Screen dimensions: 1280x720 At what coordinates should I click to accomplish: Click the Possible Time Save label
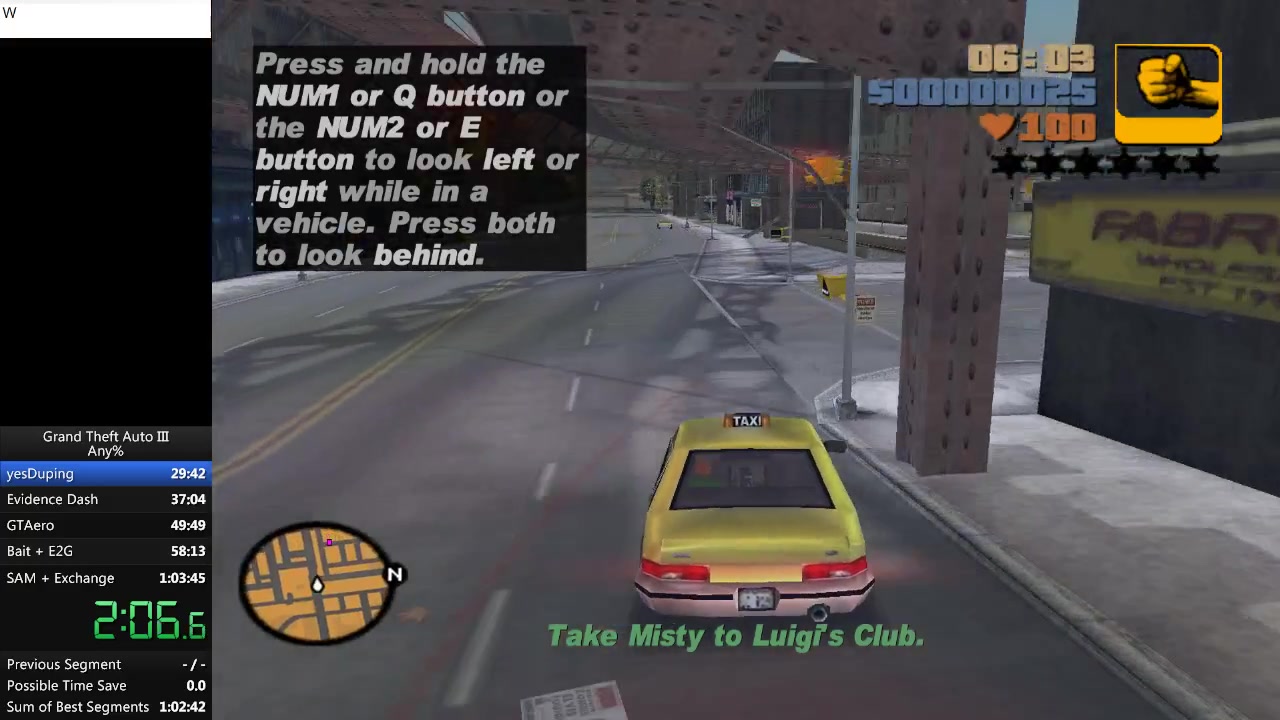(66, 685)
